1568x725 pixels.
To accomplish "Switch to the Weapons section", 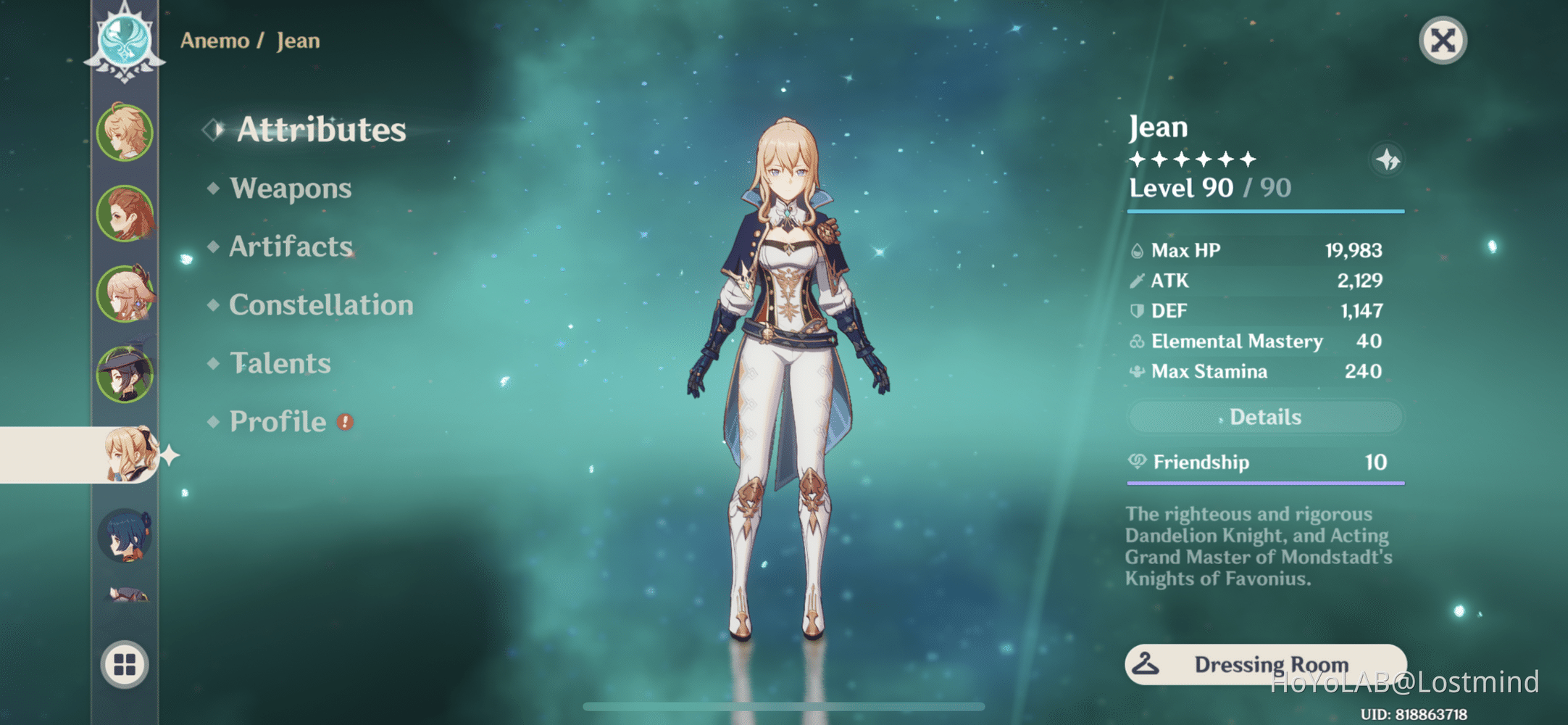I will click(x=290, y=188).
